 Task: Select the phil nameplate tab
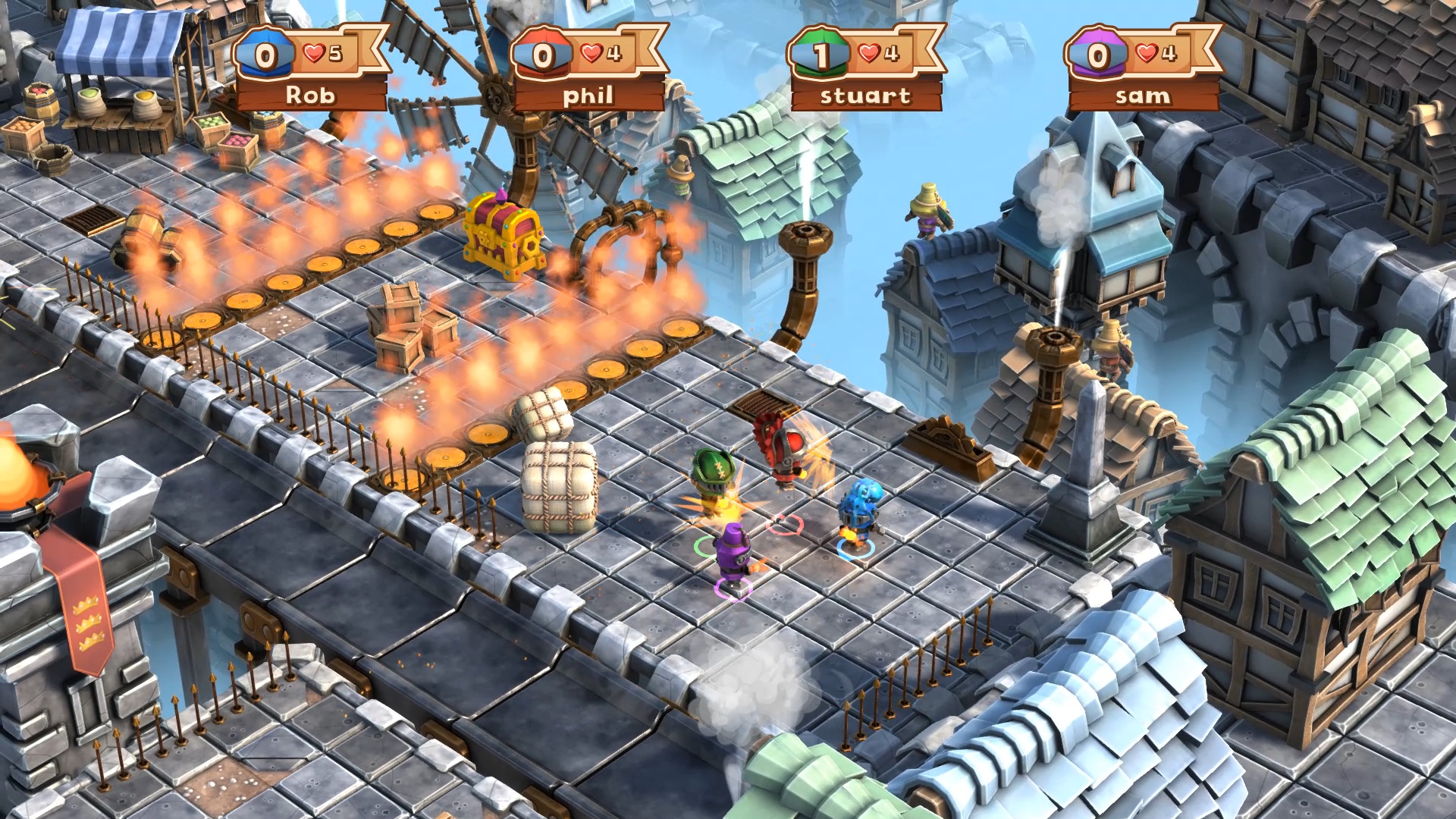tap(590, 96)
